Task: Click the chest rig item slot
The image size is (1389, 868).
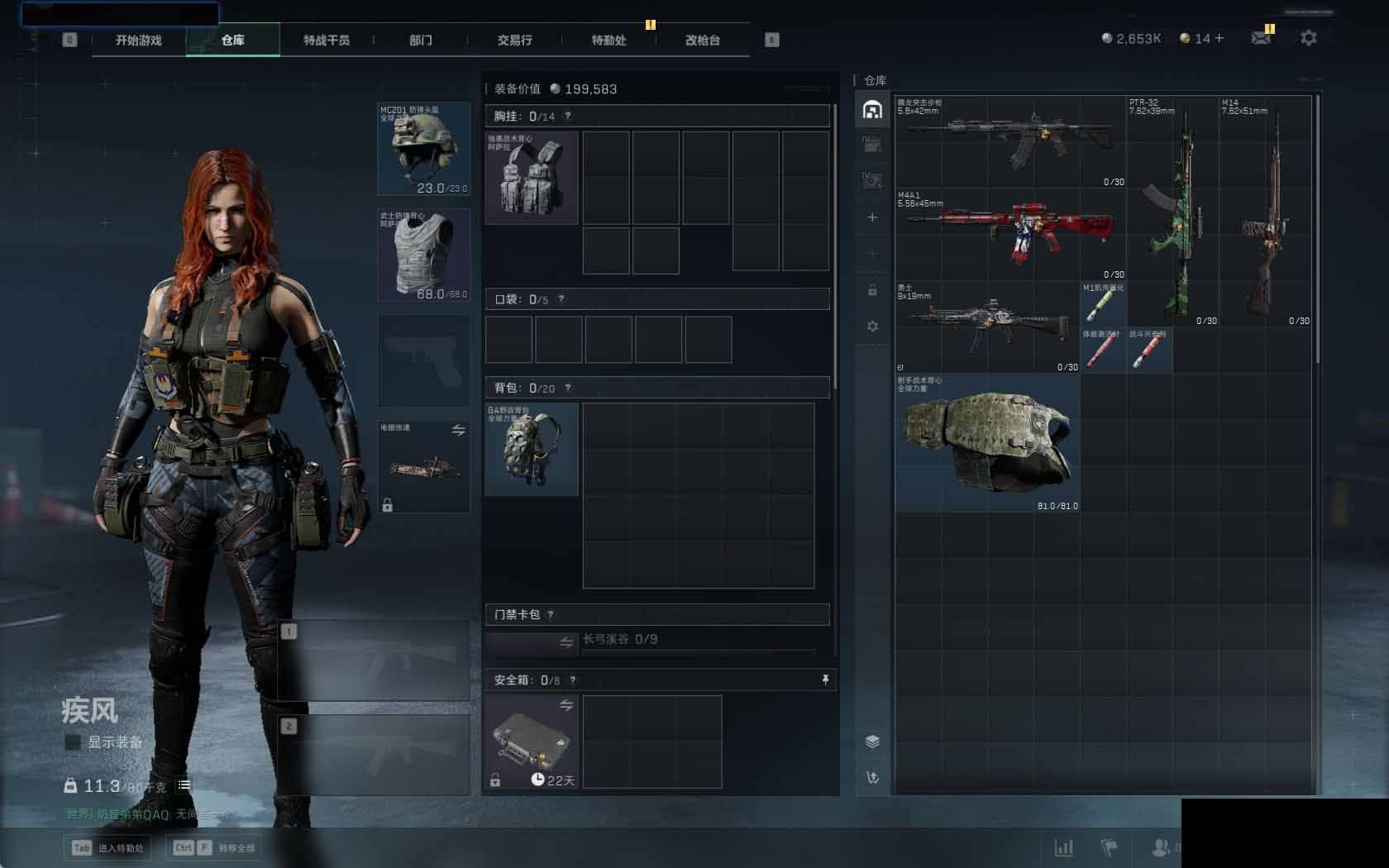Action: [x=532, y=178]
